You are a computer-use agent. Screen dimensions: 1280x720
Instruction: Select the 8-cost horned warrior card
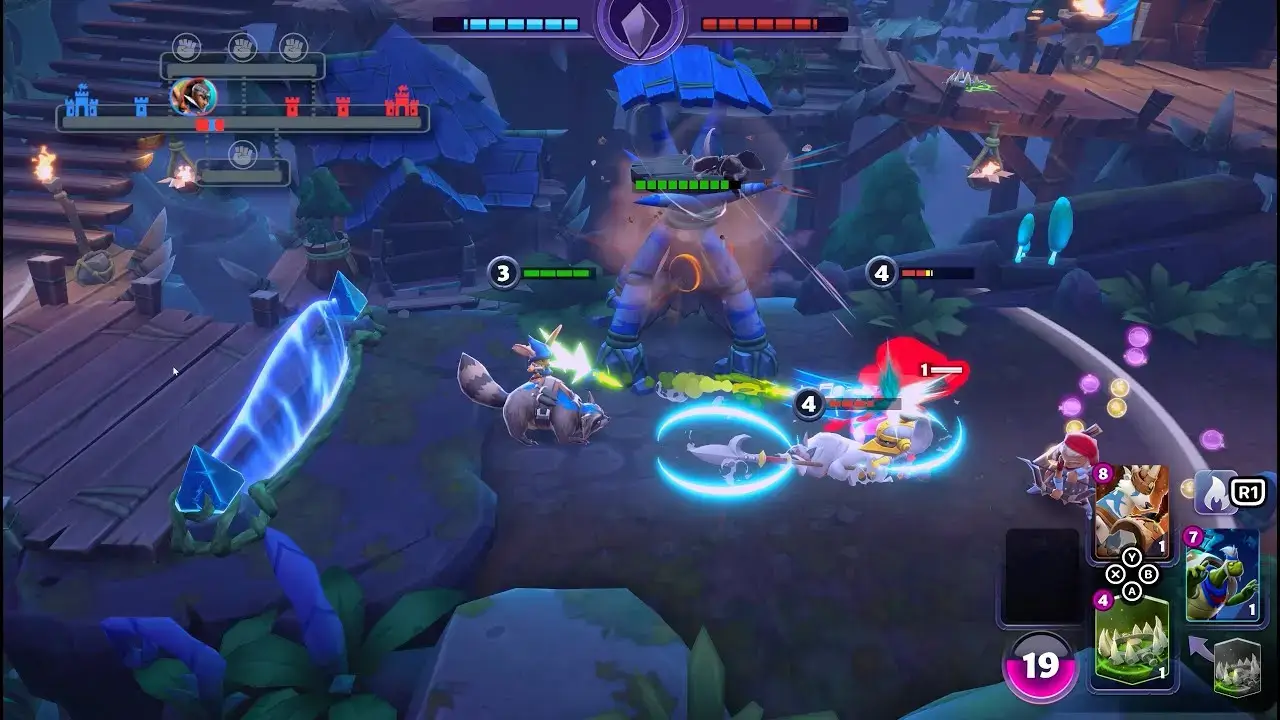pos(1131,511)
